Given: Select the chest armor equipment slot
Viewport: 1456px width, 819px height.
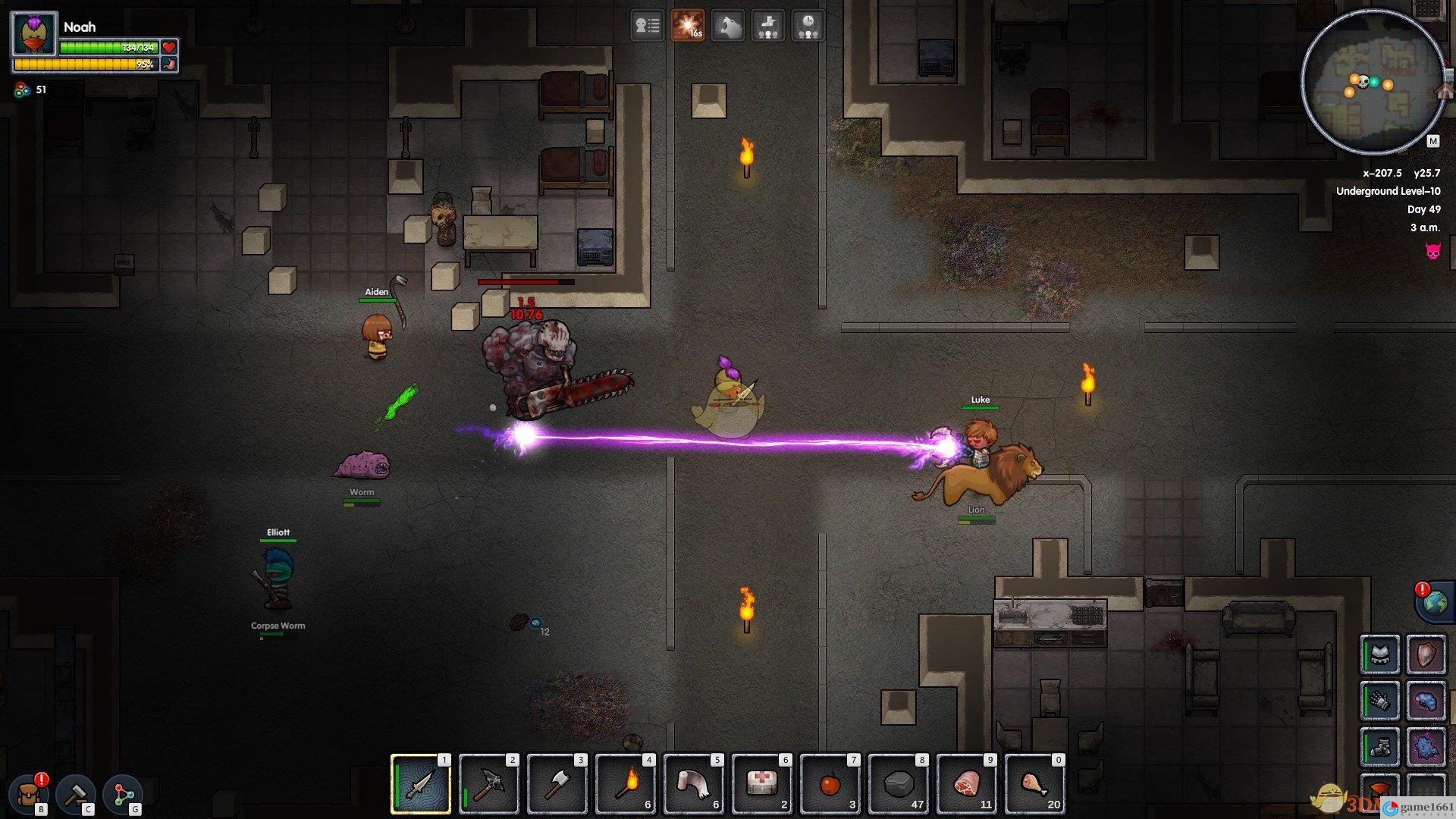Looking at the screenshot, I should [x=1379, y=655].
